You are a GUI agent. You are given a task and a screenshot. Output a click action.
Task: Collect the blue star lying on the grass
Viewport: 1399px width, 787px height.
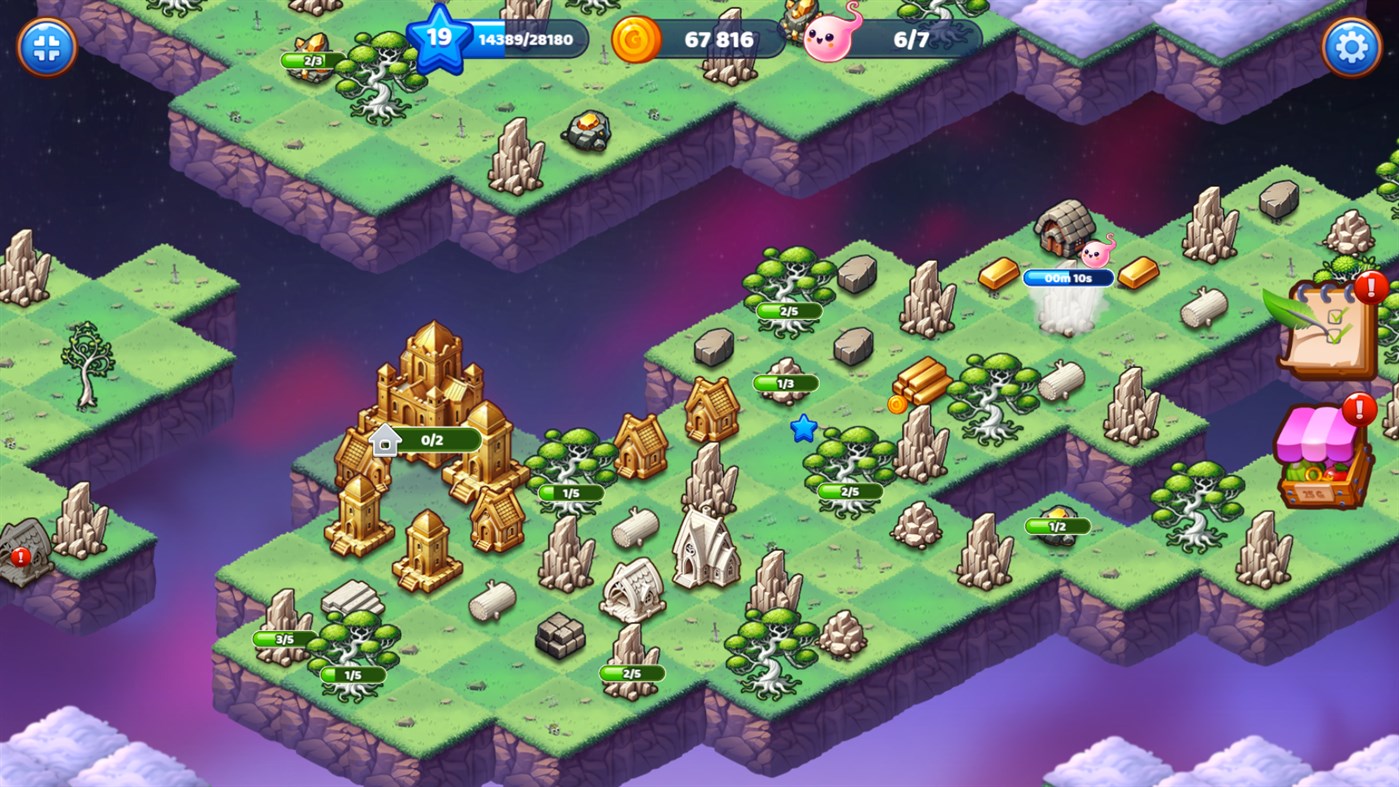pos(802,428)
